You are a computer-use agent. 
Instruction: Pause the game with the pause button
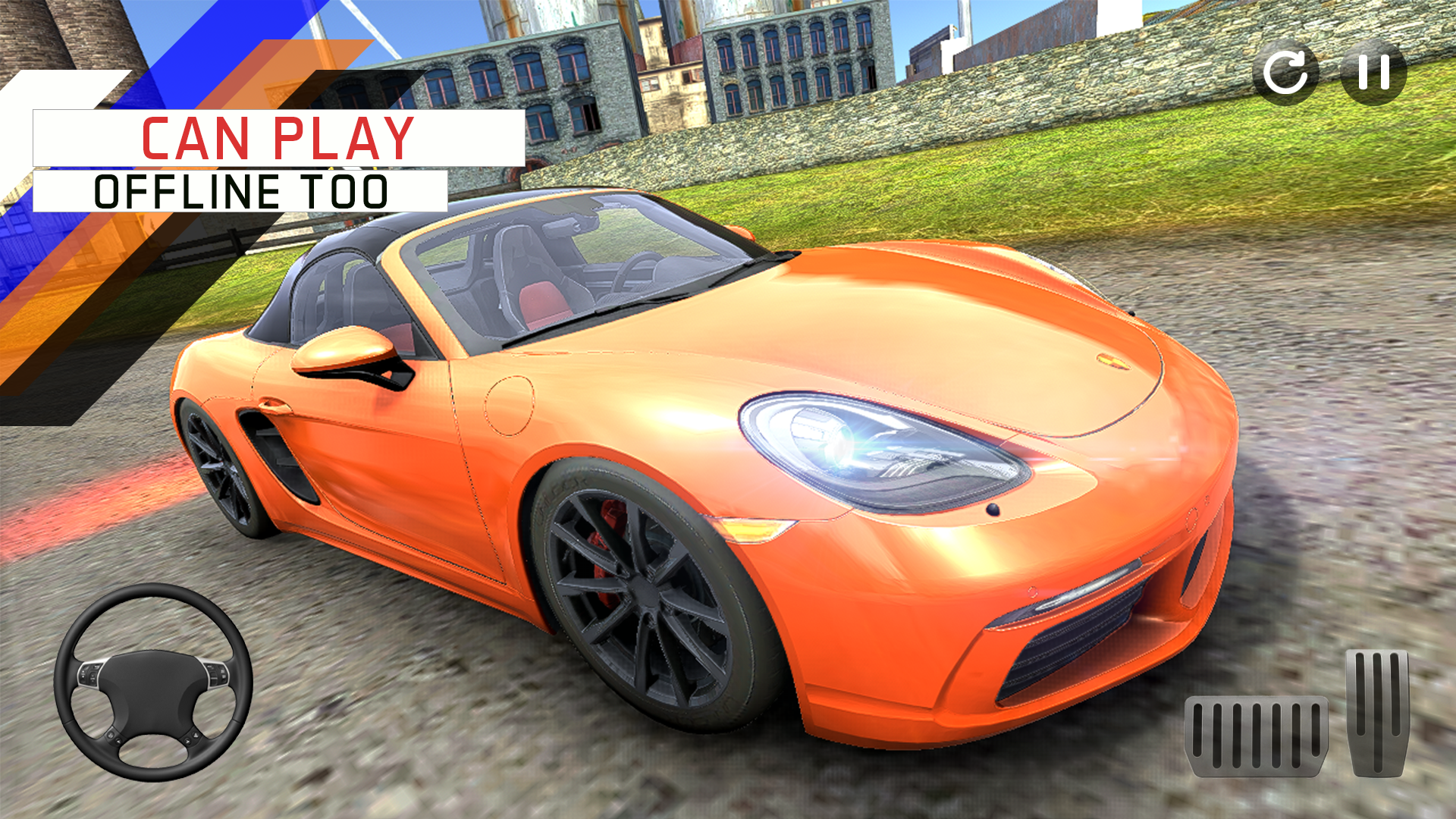[1373, 72]
